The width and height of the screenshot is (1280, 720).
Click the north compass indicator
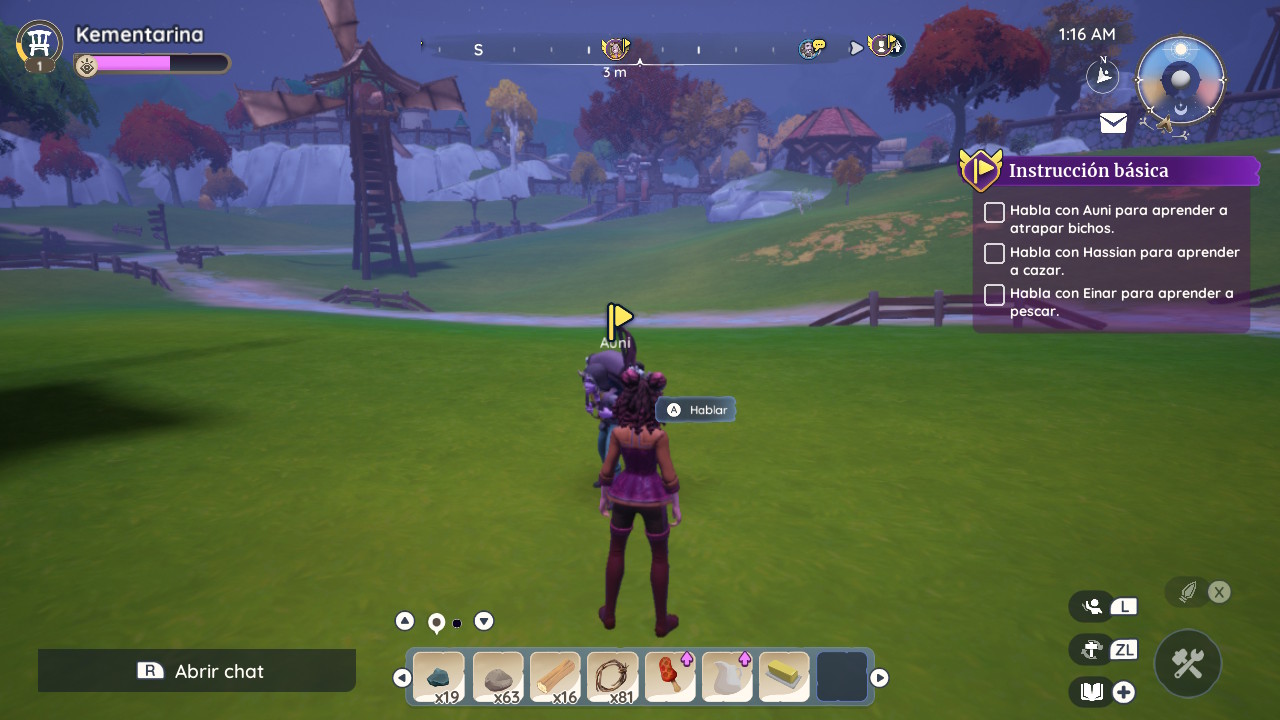1102,76
